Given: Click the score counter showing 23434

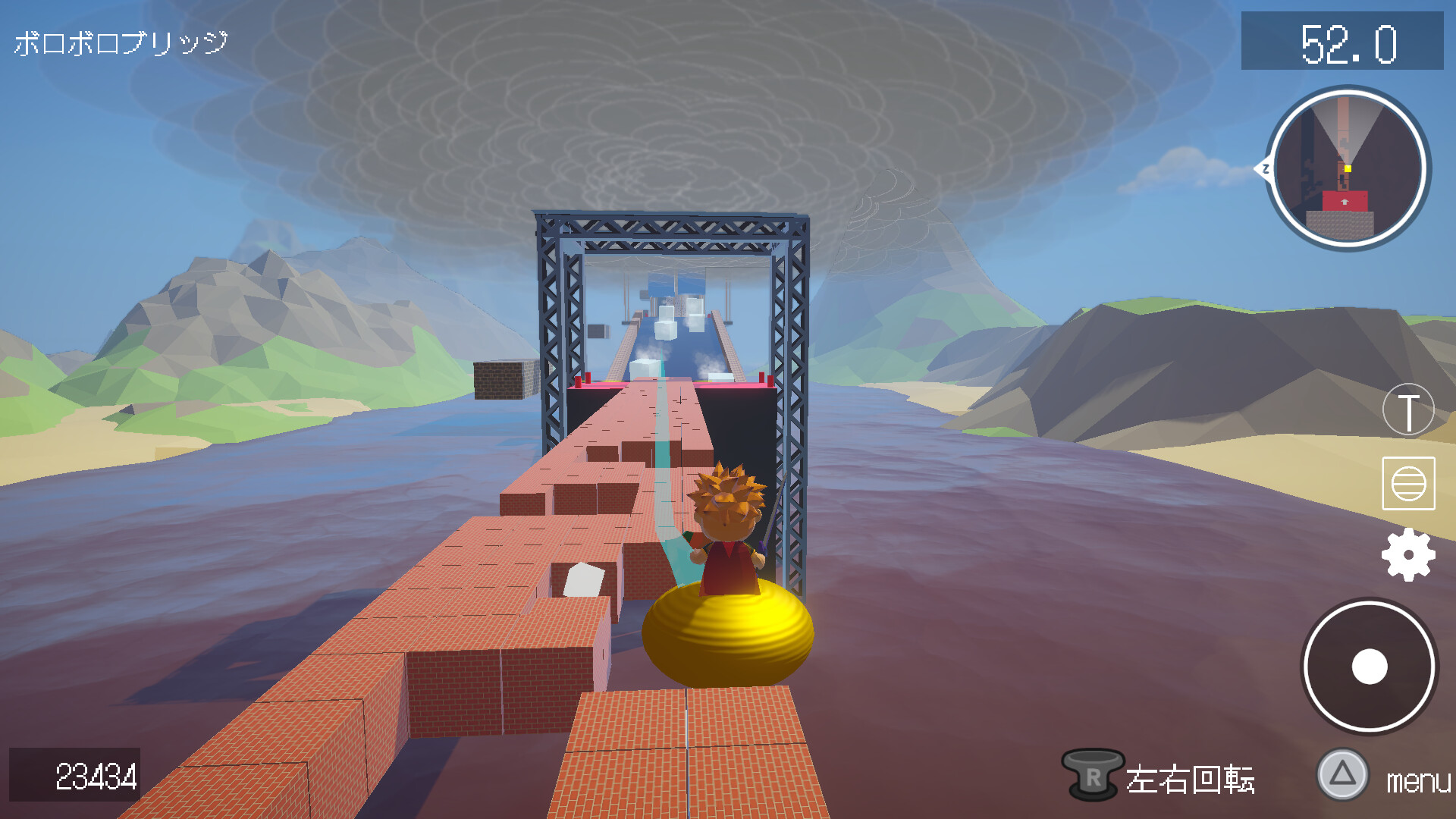Looking at the screenshot, I should tap(95, 777).
